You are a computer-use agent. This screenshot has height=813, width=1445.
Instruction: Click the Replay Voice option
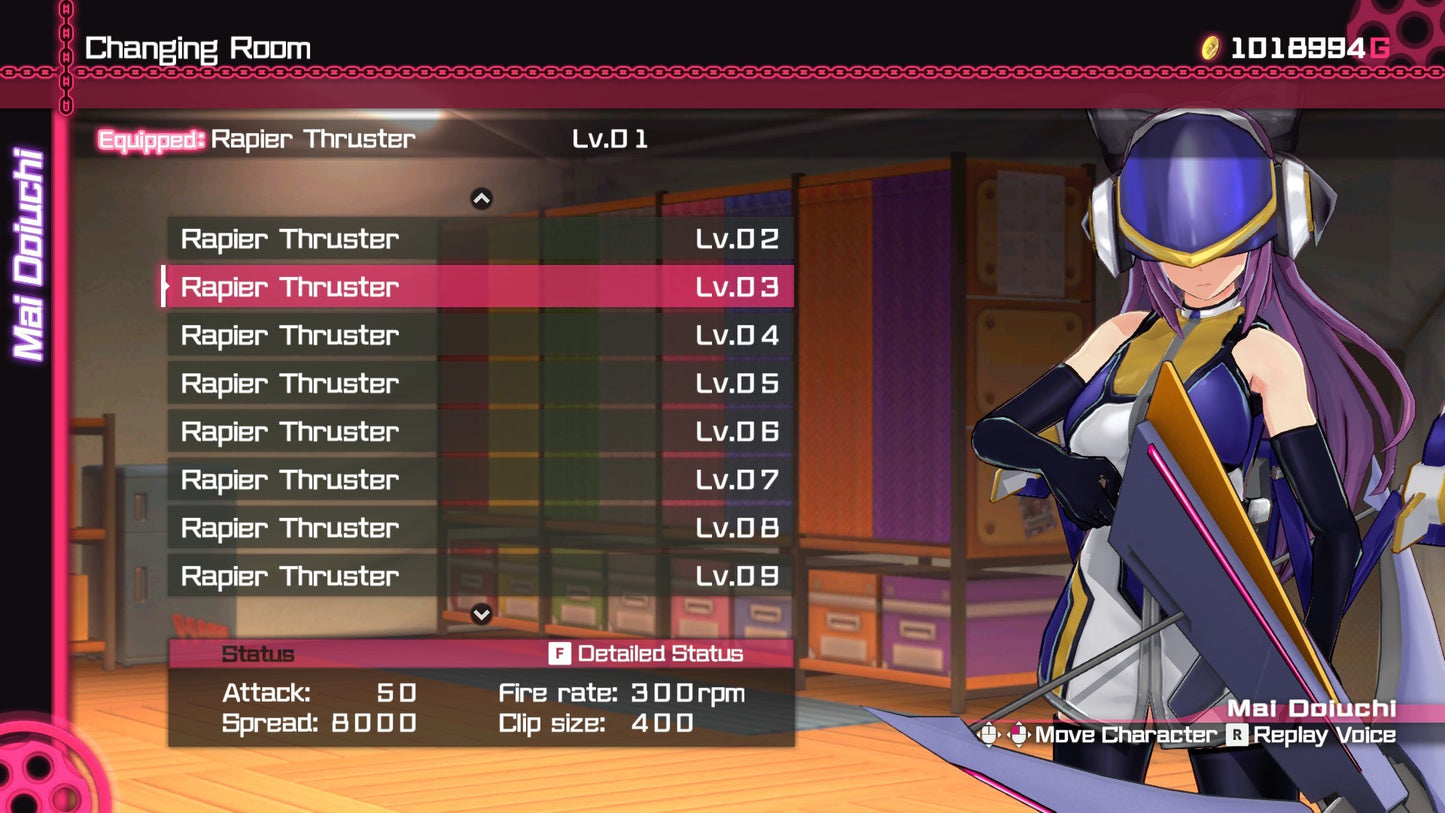(x=1311, y=735)
